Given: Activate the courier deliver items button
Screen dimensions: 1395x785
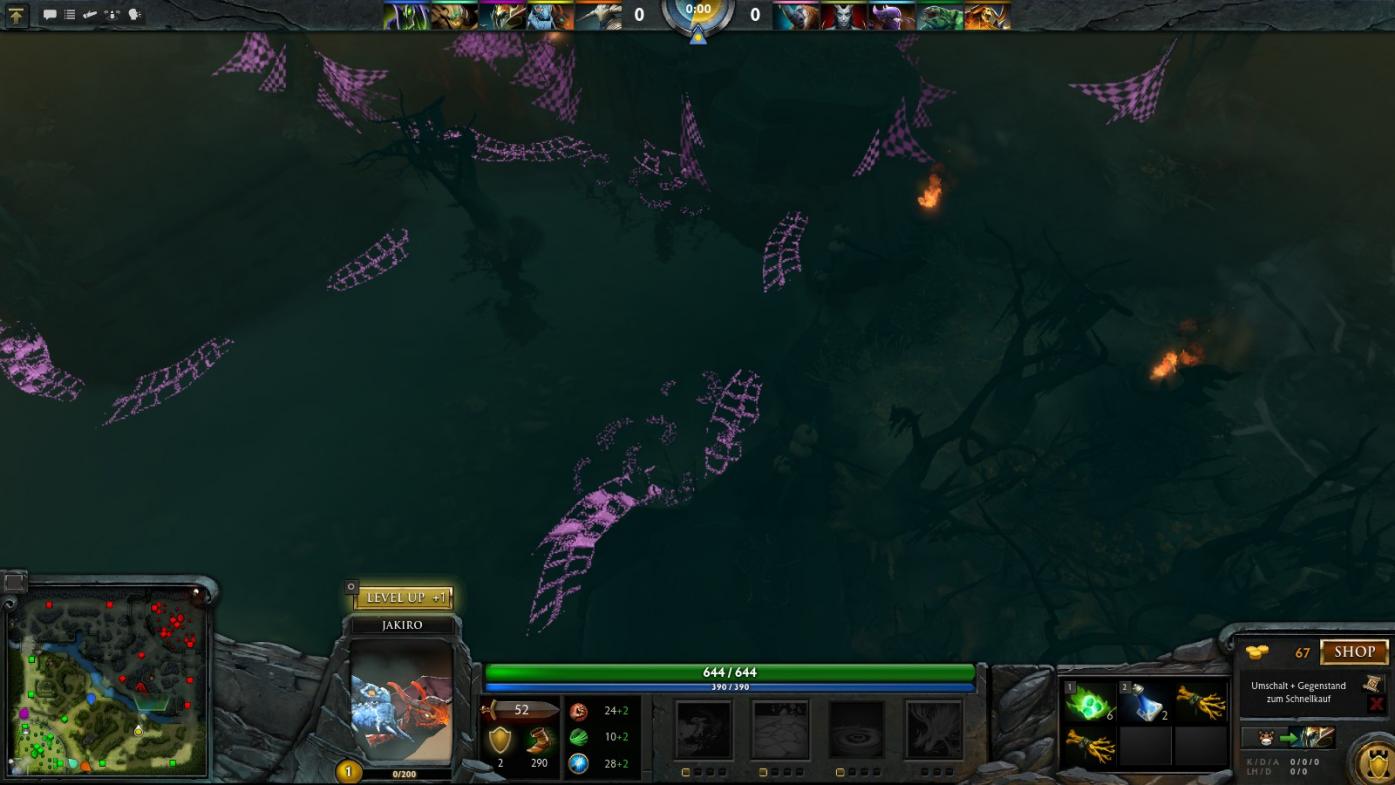Looking at the screenshot, I should tap(1287, 739).
